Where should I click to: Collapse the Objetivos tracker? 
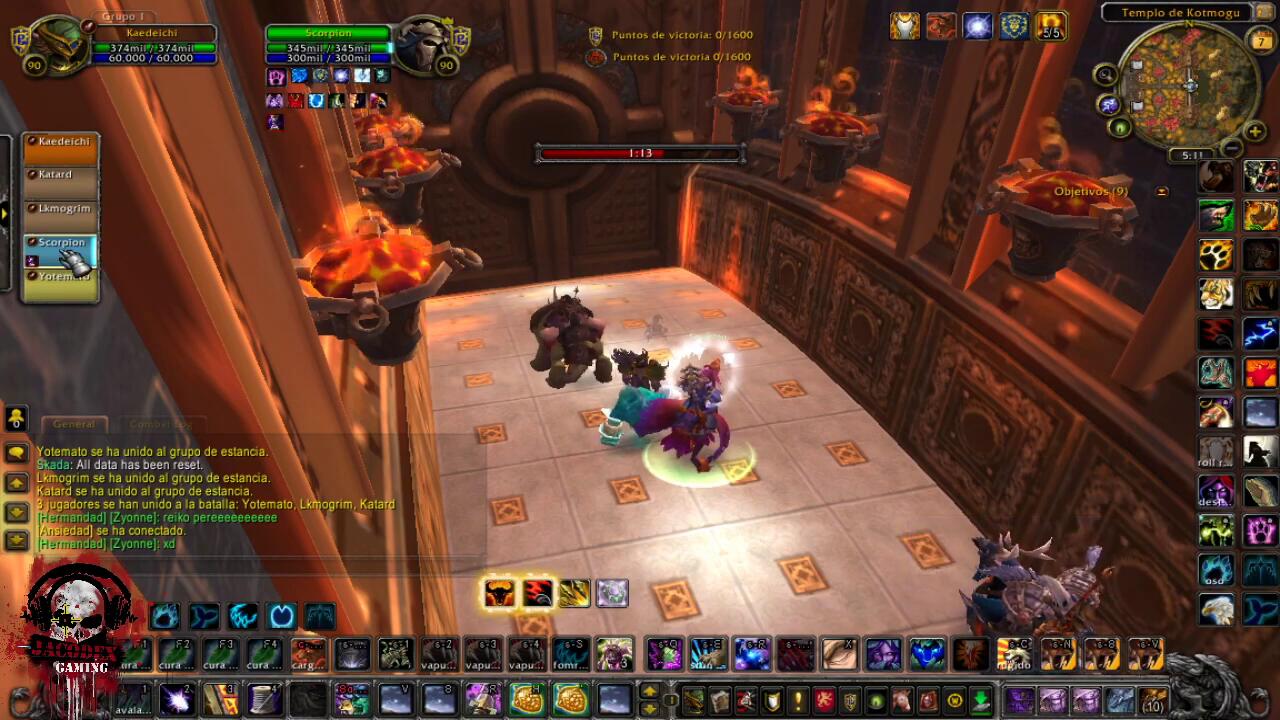click(1162, 191)
